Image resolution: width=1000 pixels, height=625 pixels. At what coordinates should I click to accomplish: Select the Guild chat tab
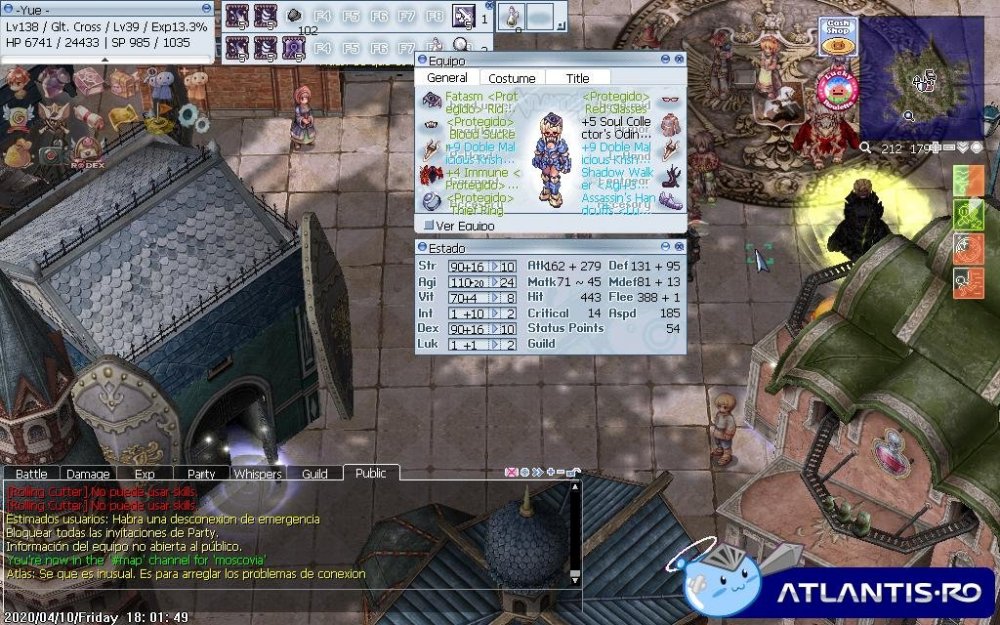(314, 474)
